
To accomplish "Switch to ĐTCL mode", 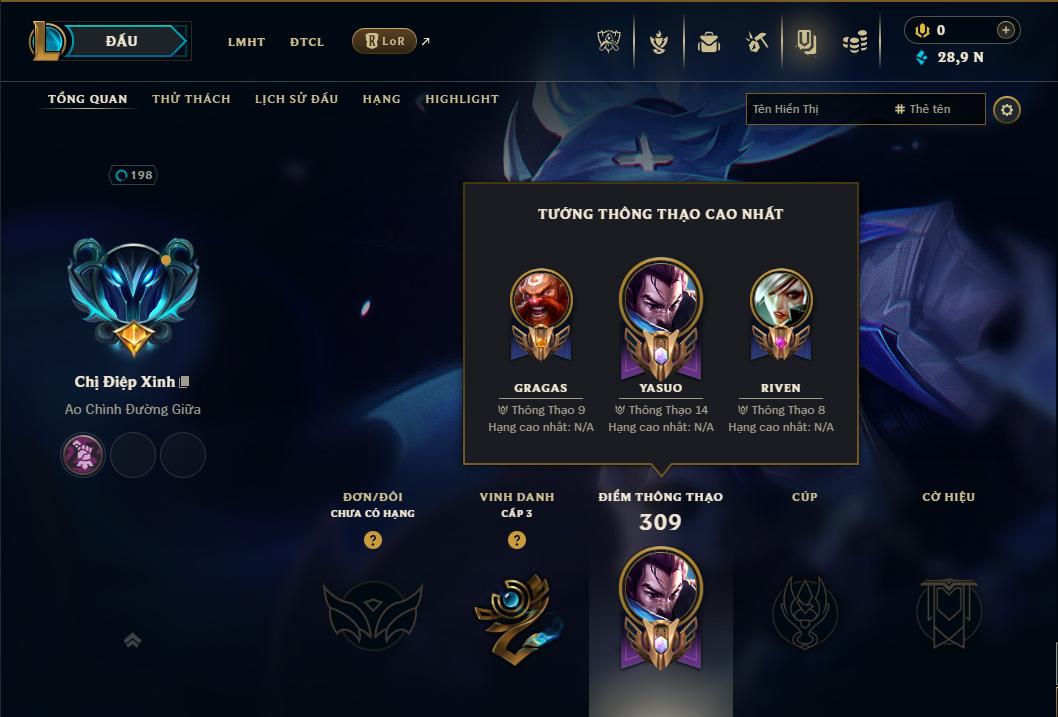I will tap(307, 42).
